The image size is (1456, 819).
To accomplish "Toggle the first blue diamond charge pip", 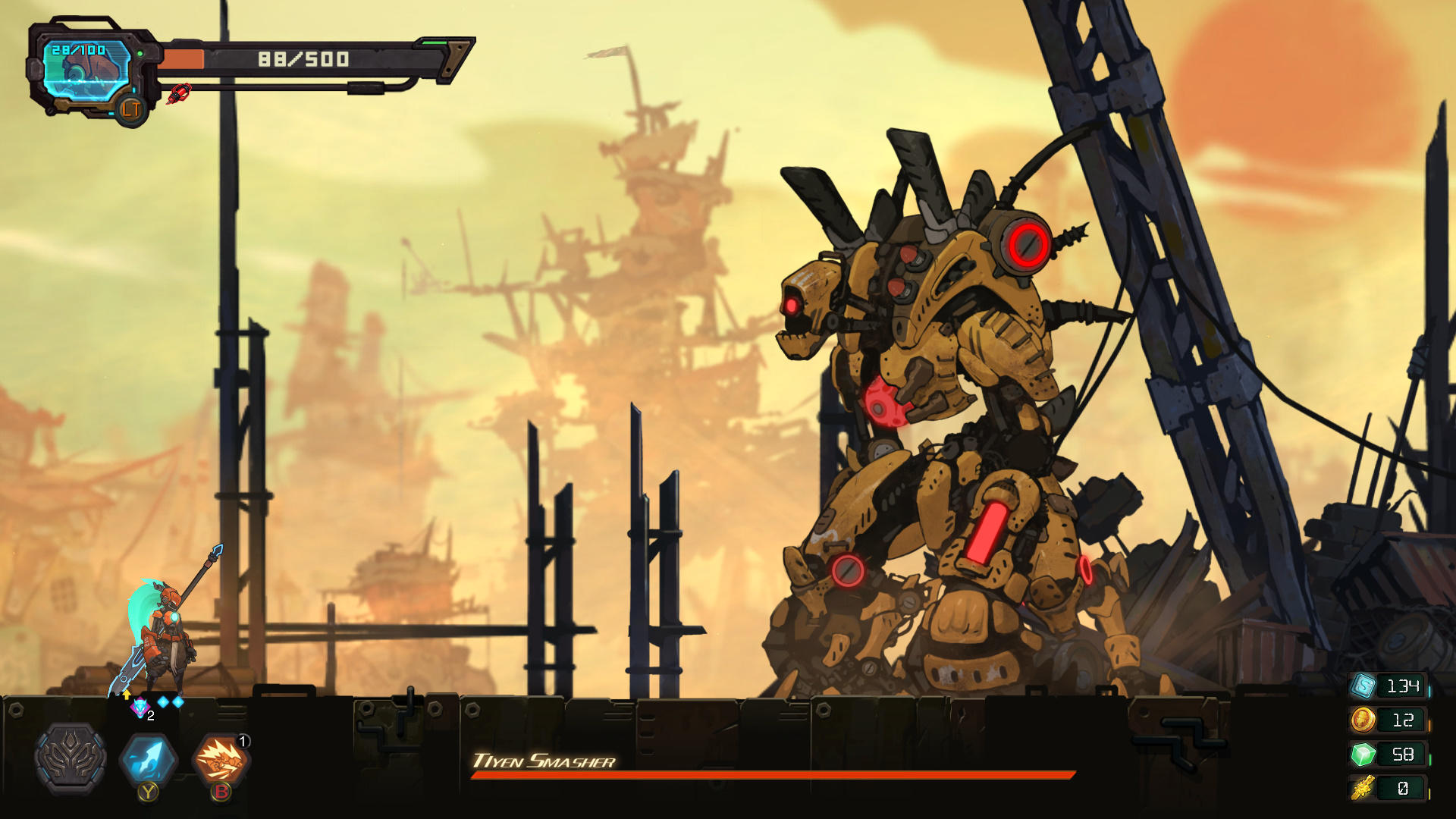I will point(162,701).
